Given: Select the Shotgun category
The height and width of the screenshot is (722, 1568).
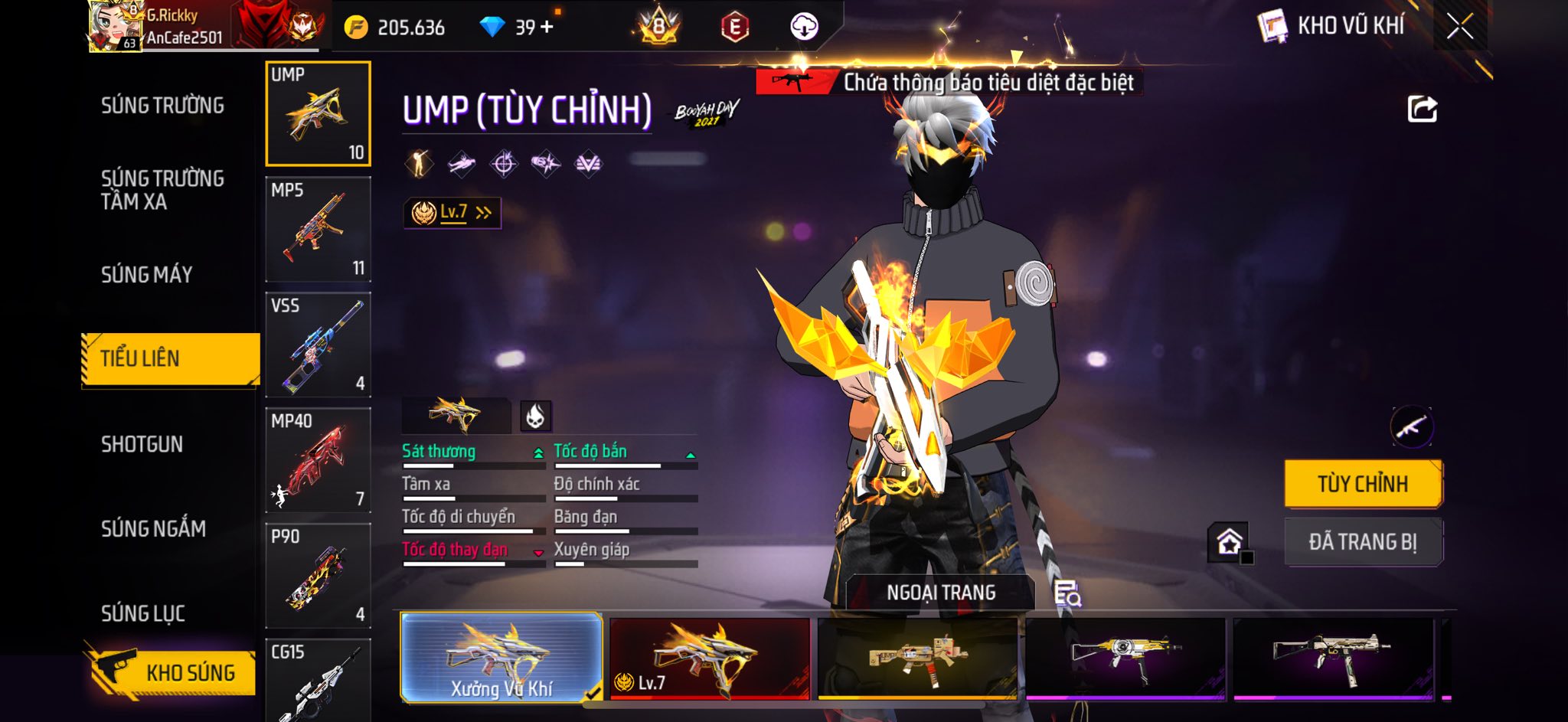Looking at the screenshot, I should click(x=142, y=445).
